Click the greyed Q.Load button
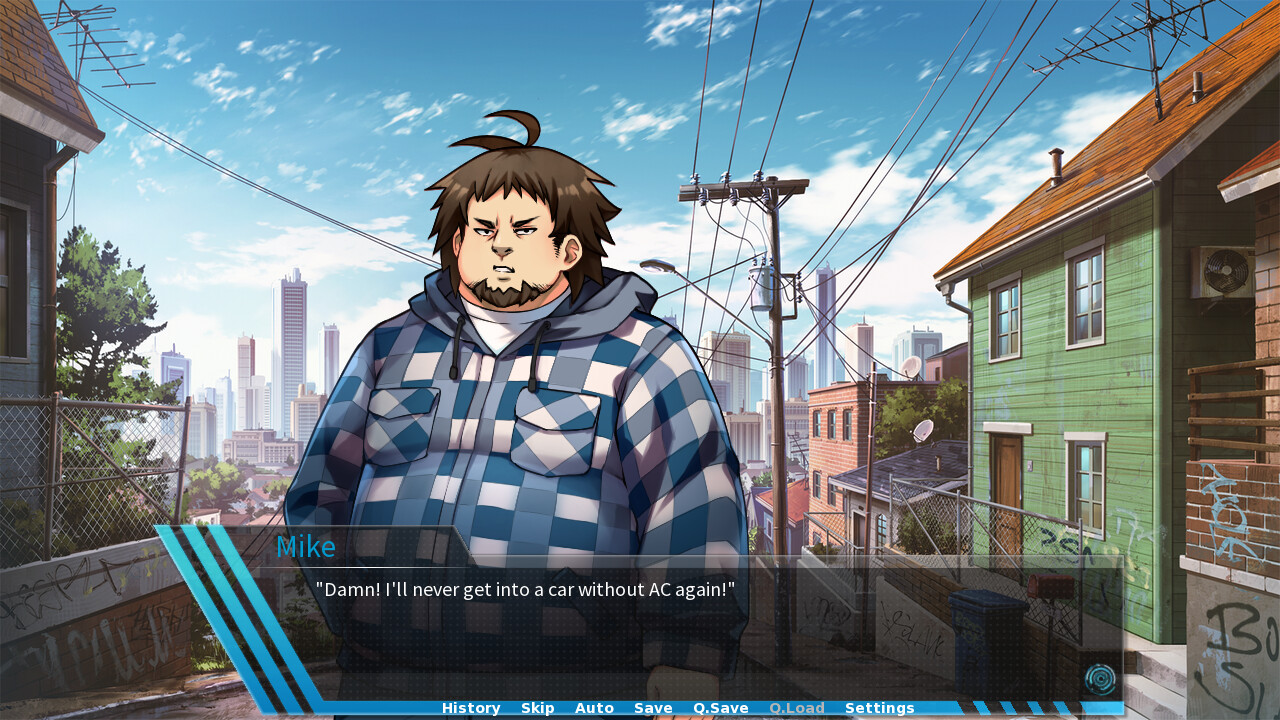The width and height of the screenshot is (1280, 720). (x=796, y=708)
